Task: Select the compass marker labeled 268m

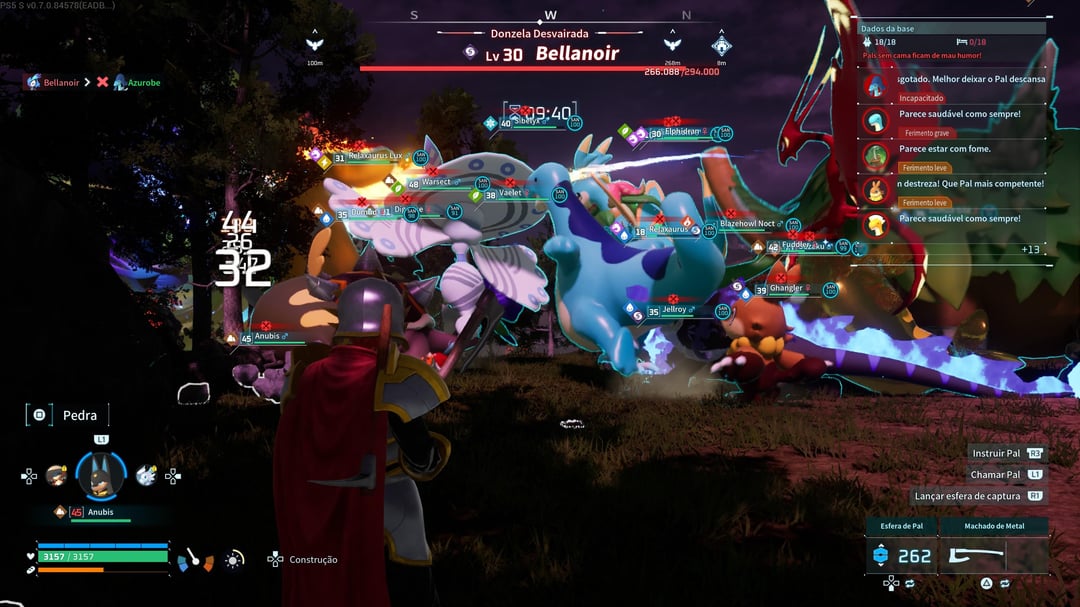Action: click(x=672, y=45)
